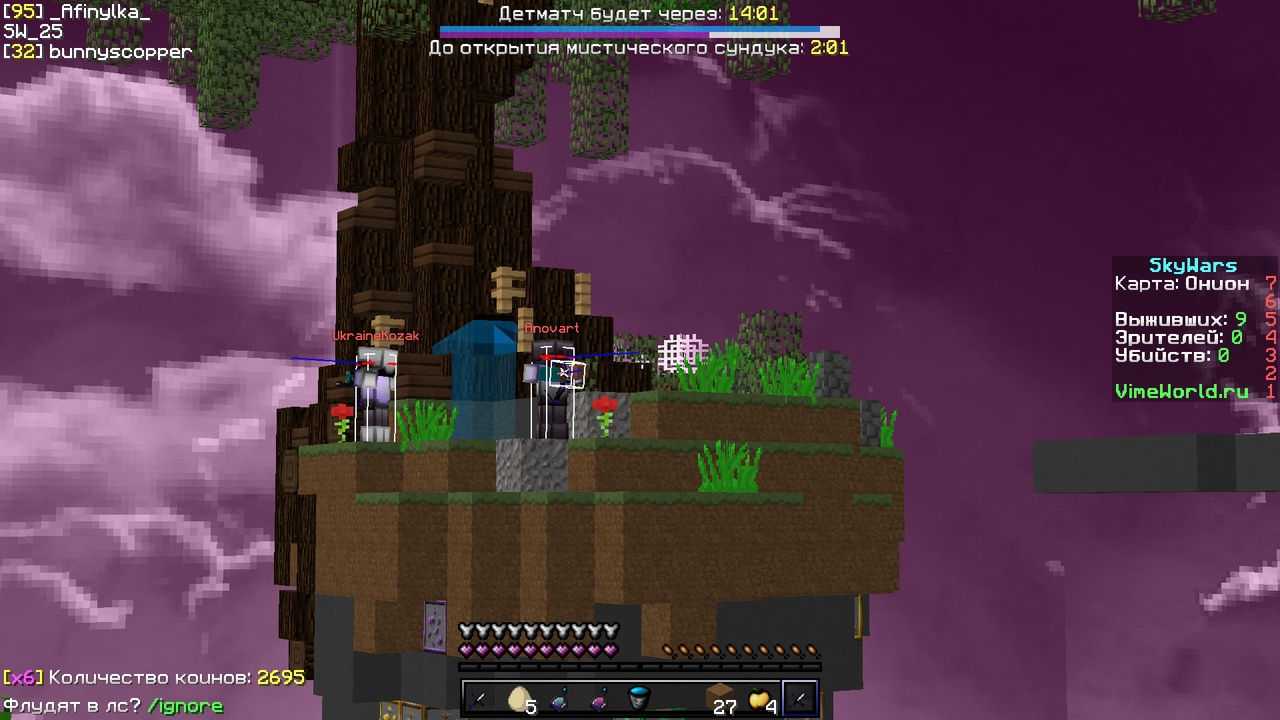Viewport: 1280px width, 720px height.
Task: Switch to the wooden planks stack
Action: point(720,699)
